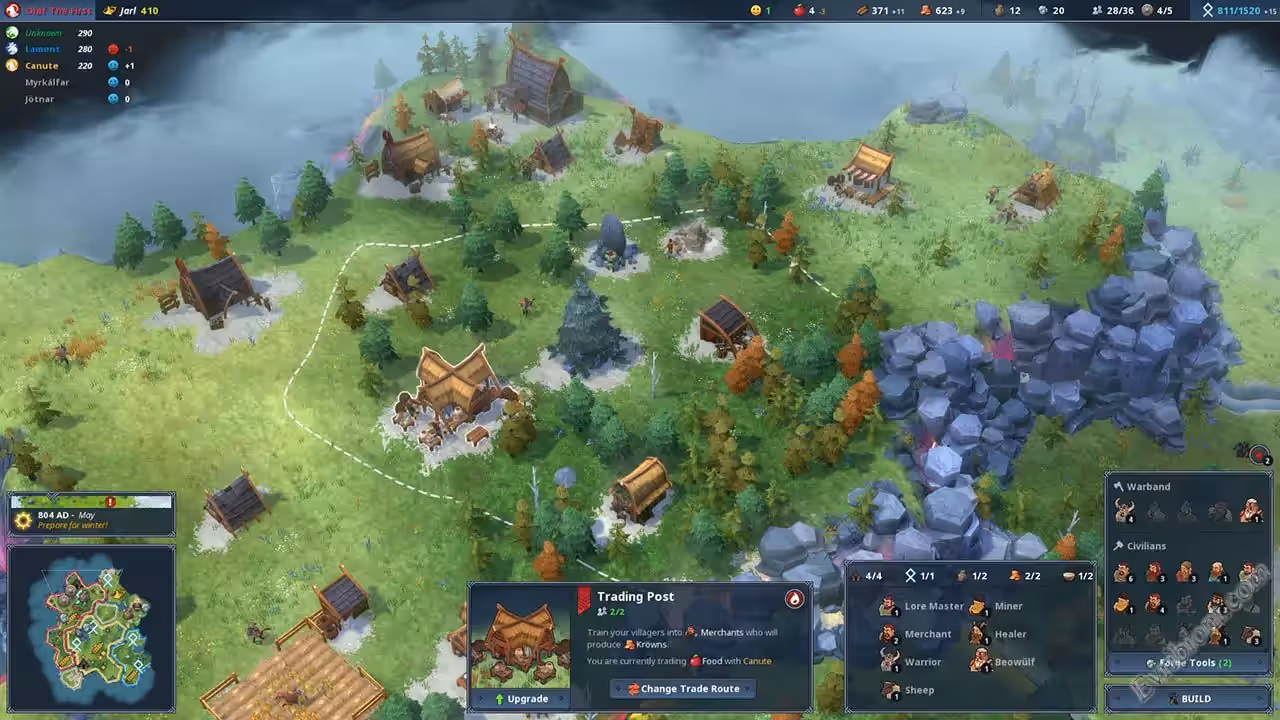This screenshot has height=720, width=1280.
Task: Open the Lore knowledge counter
Action: coord(1236,10)
